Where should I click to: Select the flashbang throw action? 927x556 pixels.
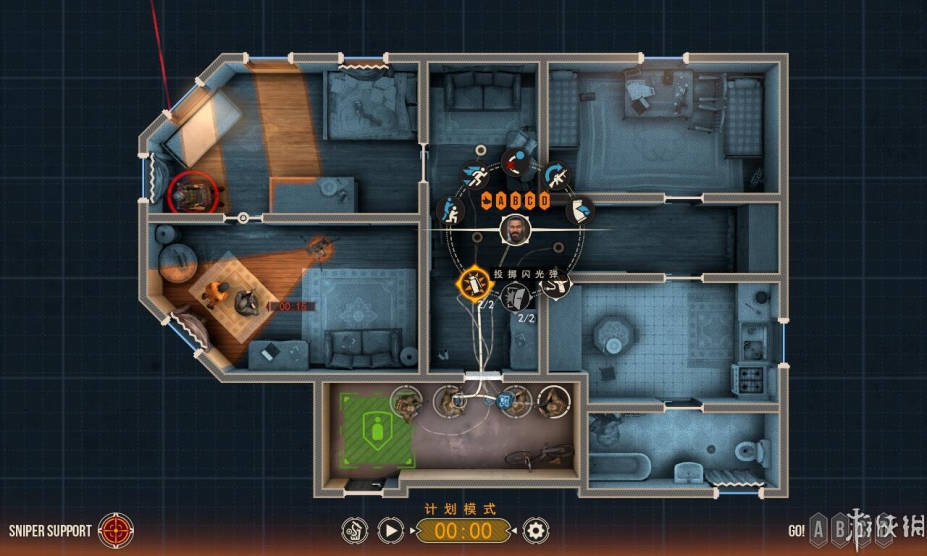point(473,282)
